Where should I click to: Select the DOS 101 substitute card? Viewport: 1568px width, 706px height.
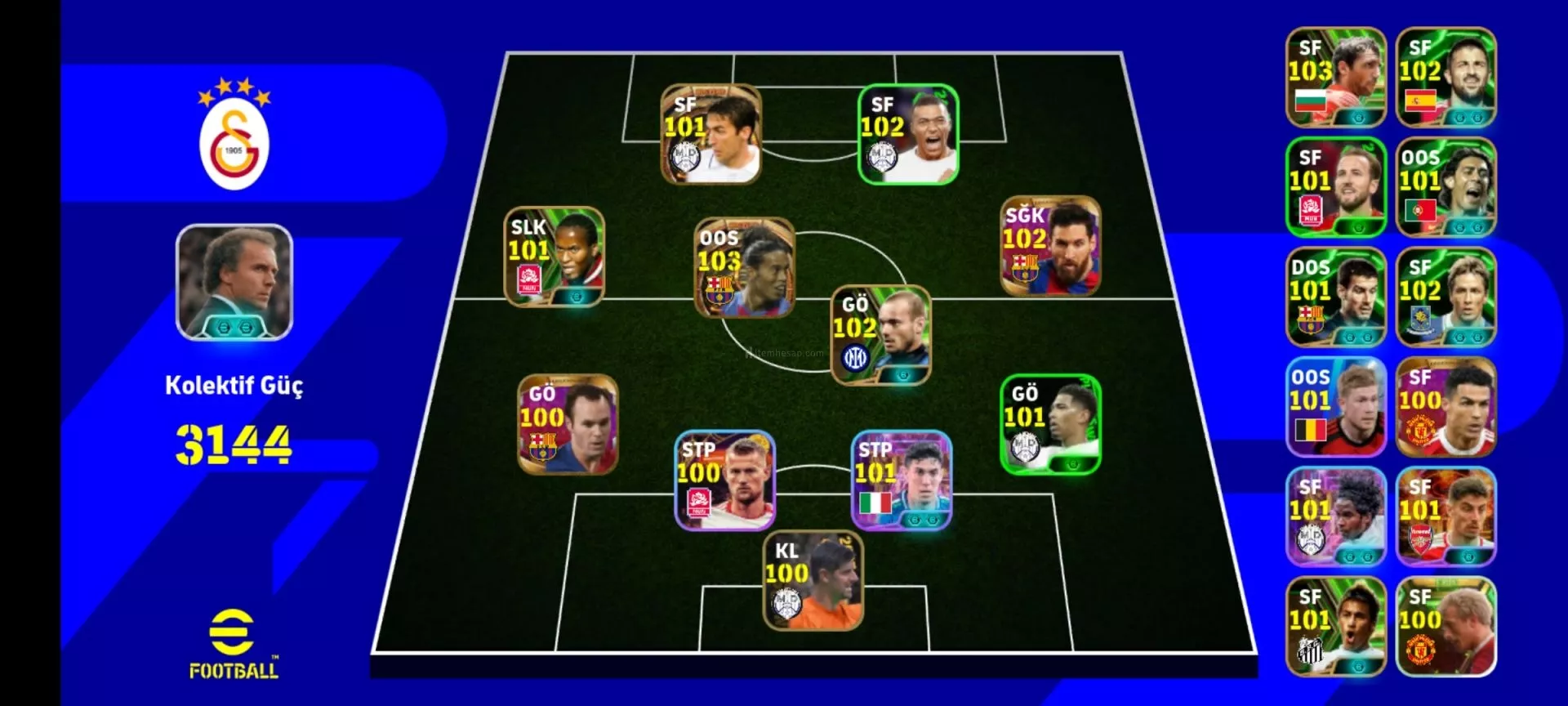[1336, 297]
